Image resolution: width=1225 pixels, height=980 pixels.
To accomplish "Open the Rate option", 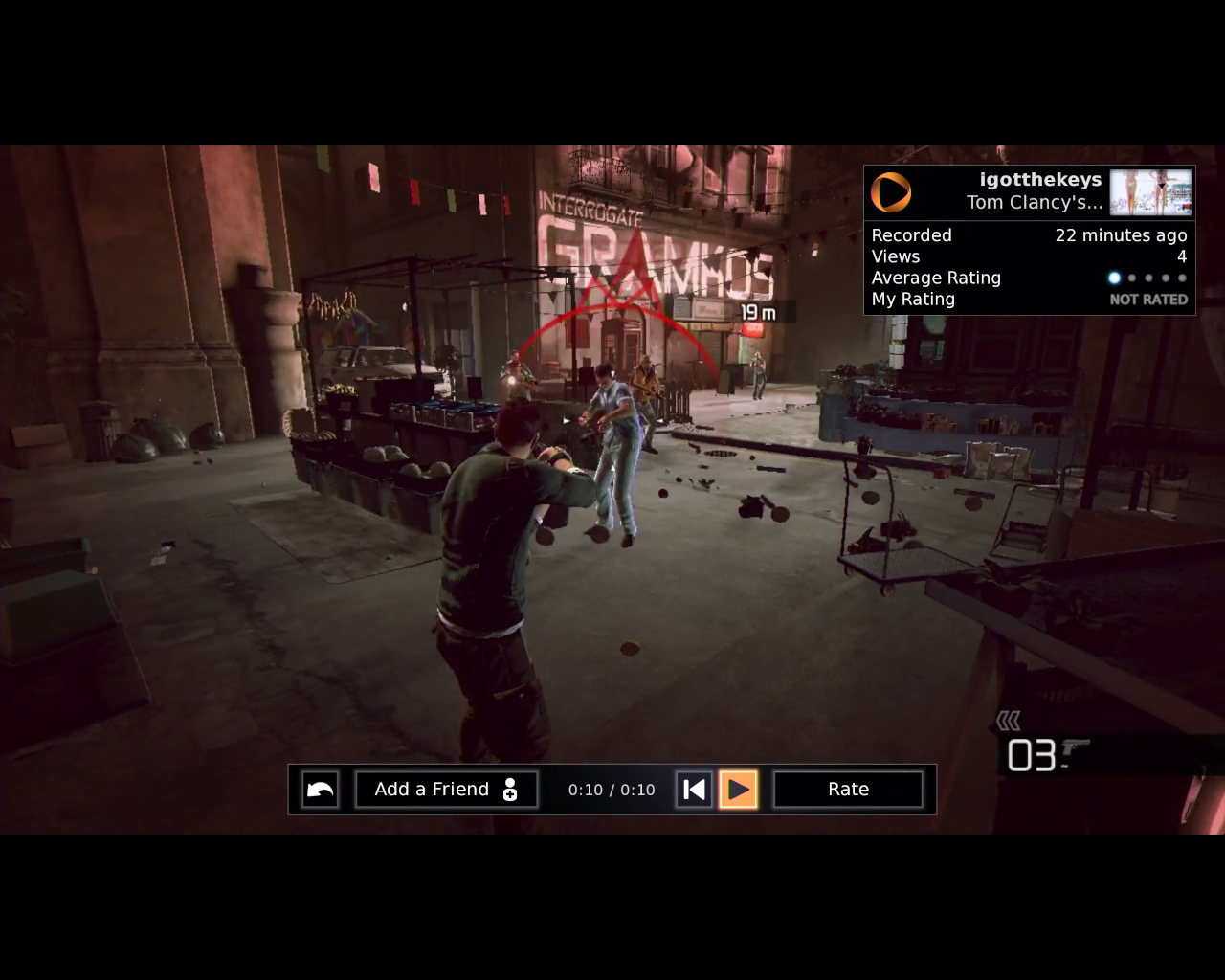I will 848,790.
